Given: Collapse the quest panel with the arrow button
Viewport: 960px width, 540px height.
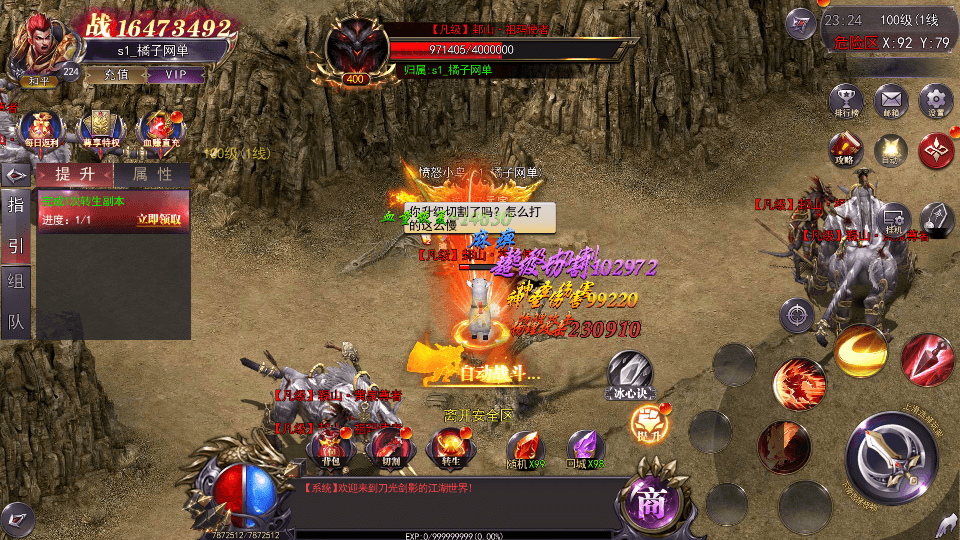Looking at the screenshot, I should pyautogui.click(x=16, y=175).
